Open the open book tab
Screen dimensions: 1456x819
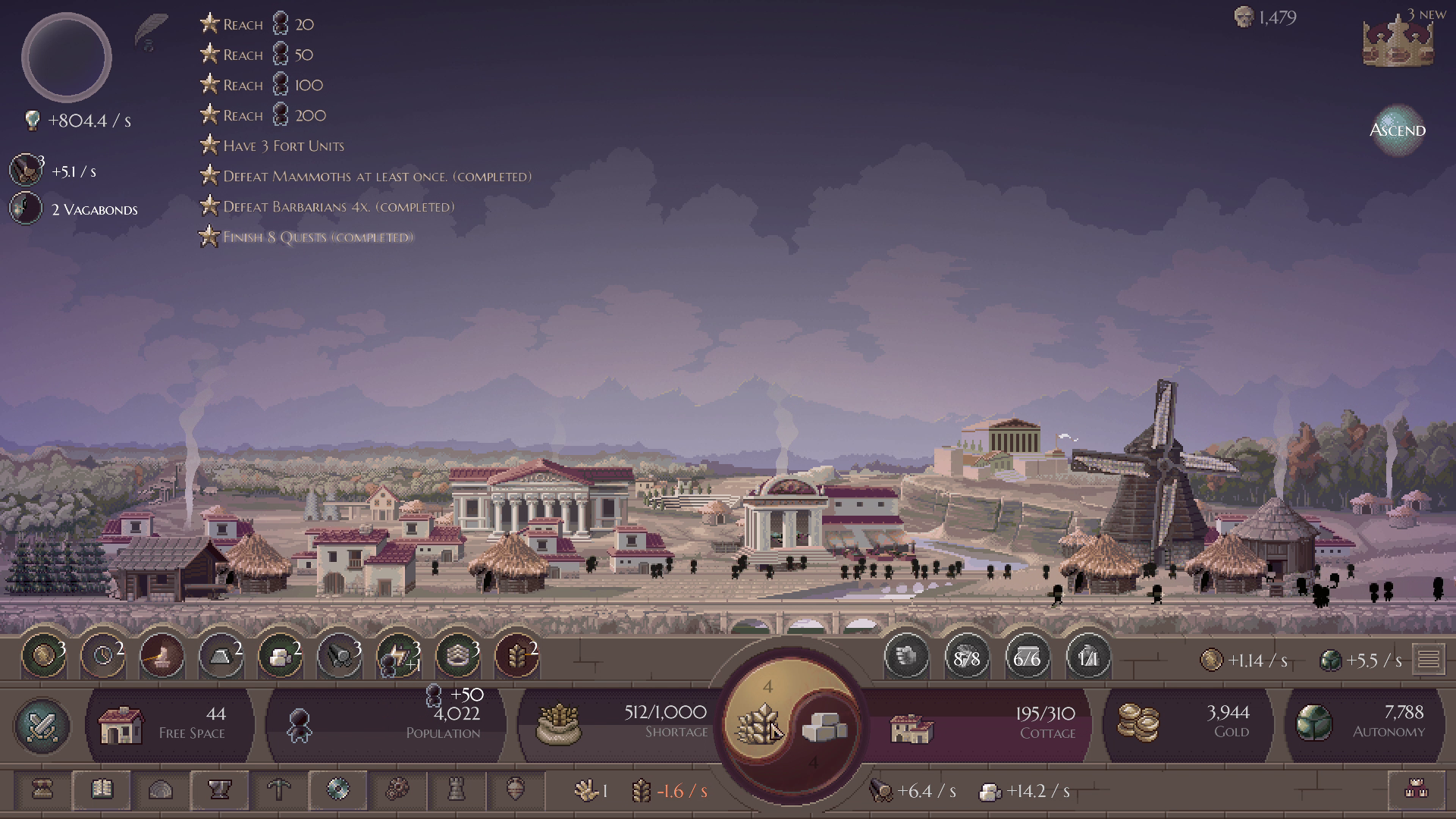pos(102,790)
